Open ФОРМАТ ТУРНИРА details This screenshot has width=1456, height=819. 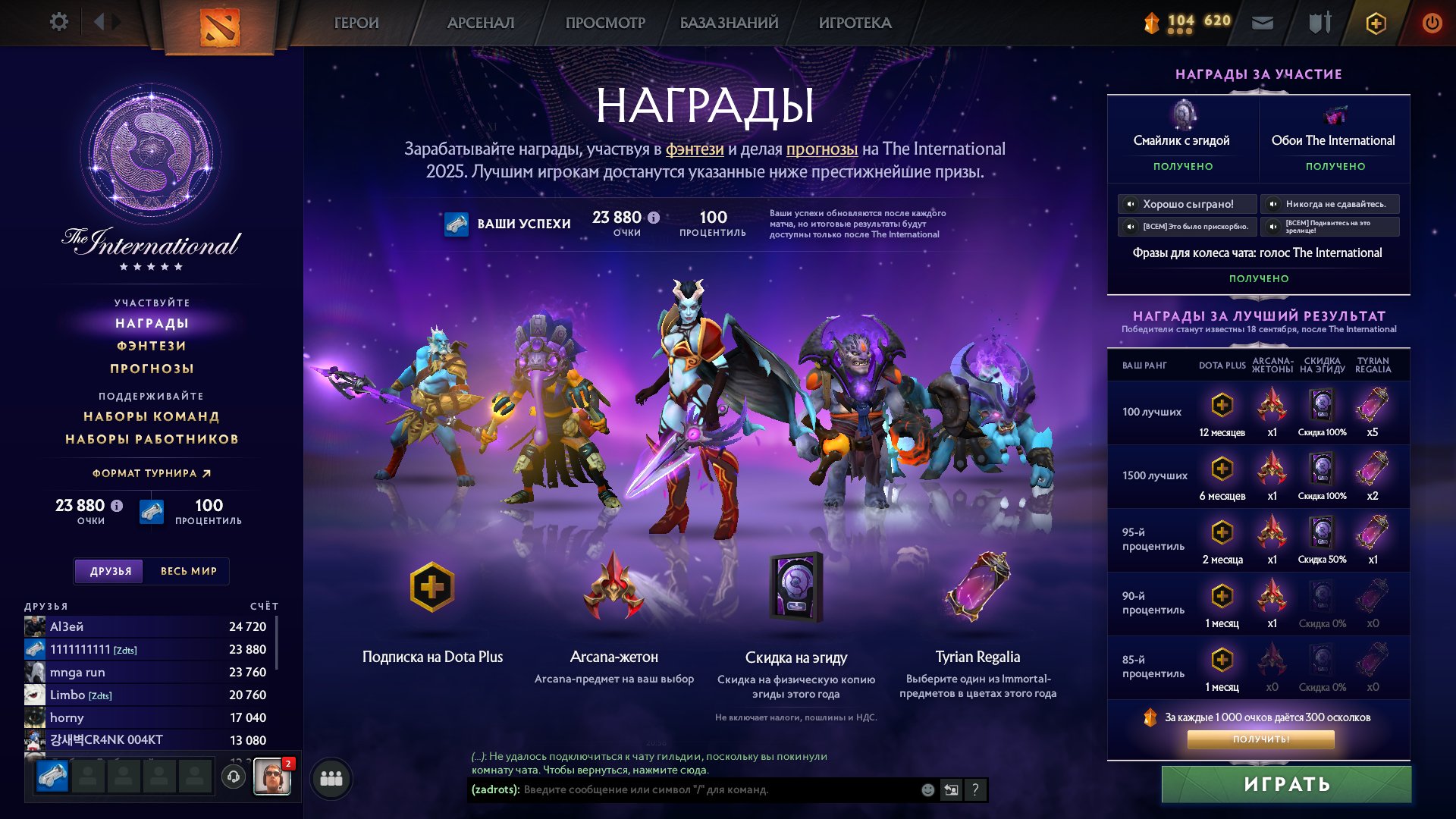click(148, 472)
